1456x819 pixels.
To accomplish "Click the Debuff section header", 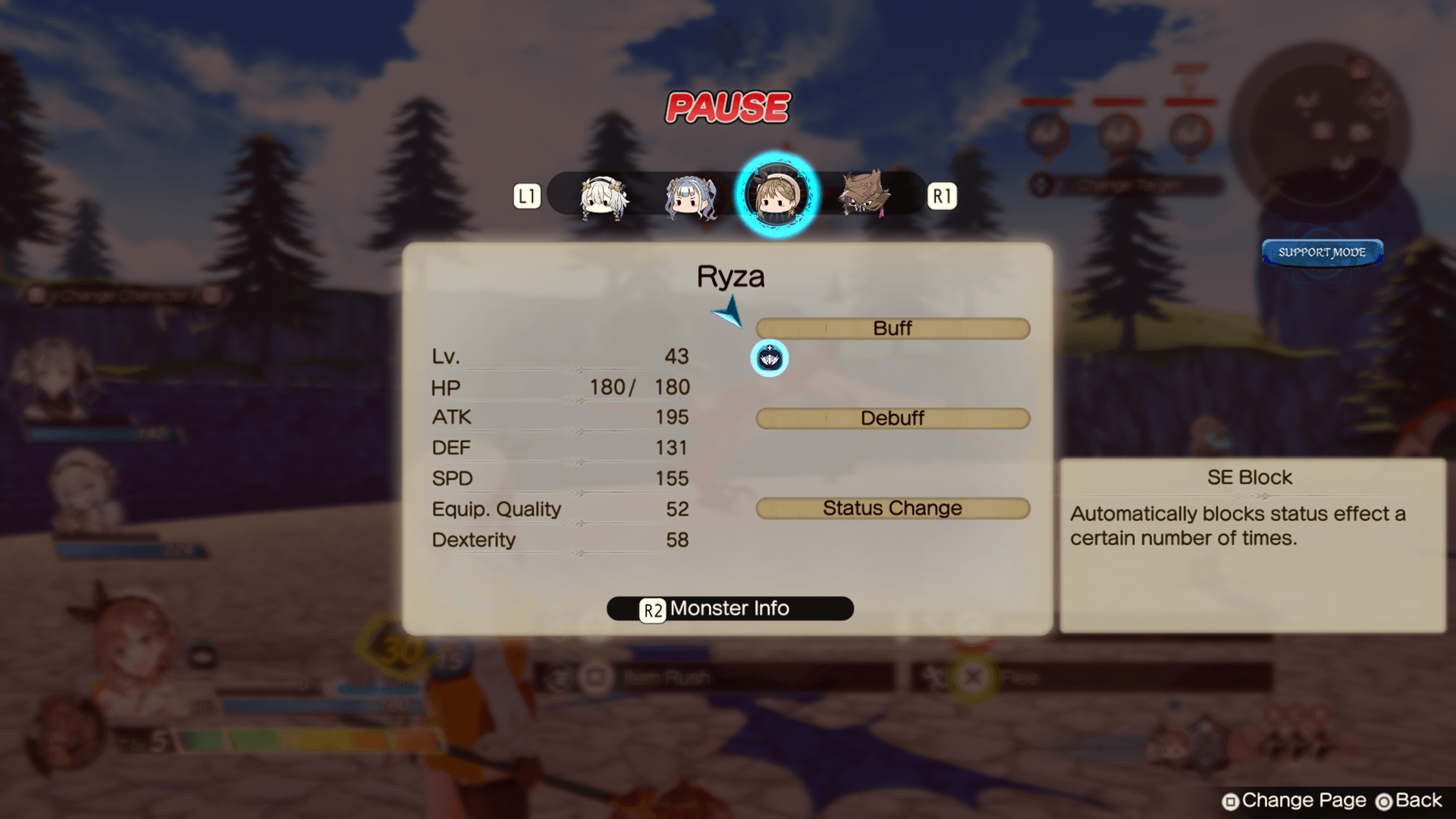I will click(893, 419).
